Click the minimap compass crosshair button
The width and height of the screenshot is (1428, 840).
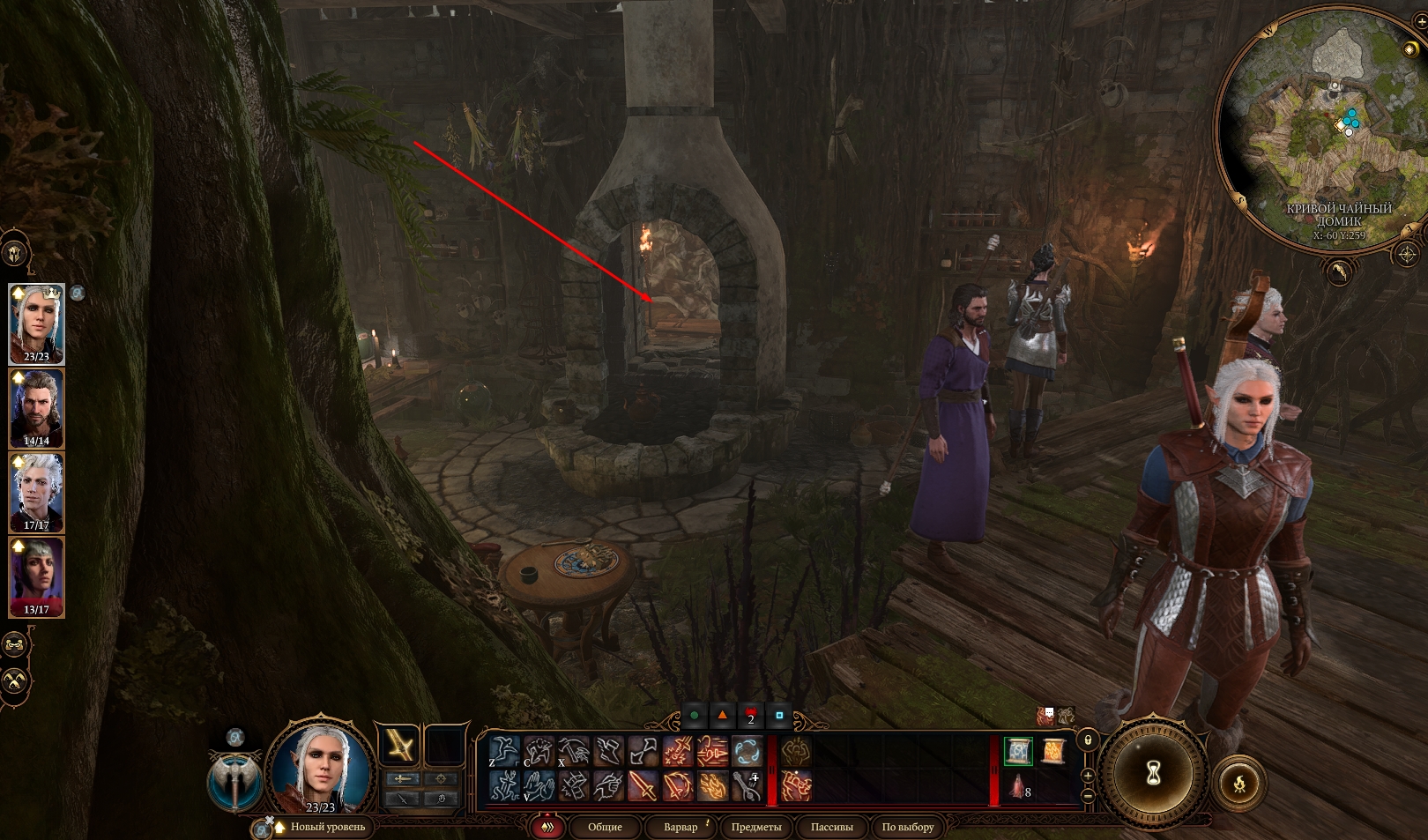1407,256
